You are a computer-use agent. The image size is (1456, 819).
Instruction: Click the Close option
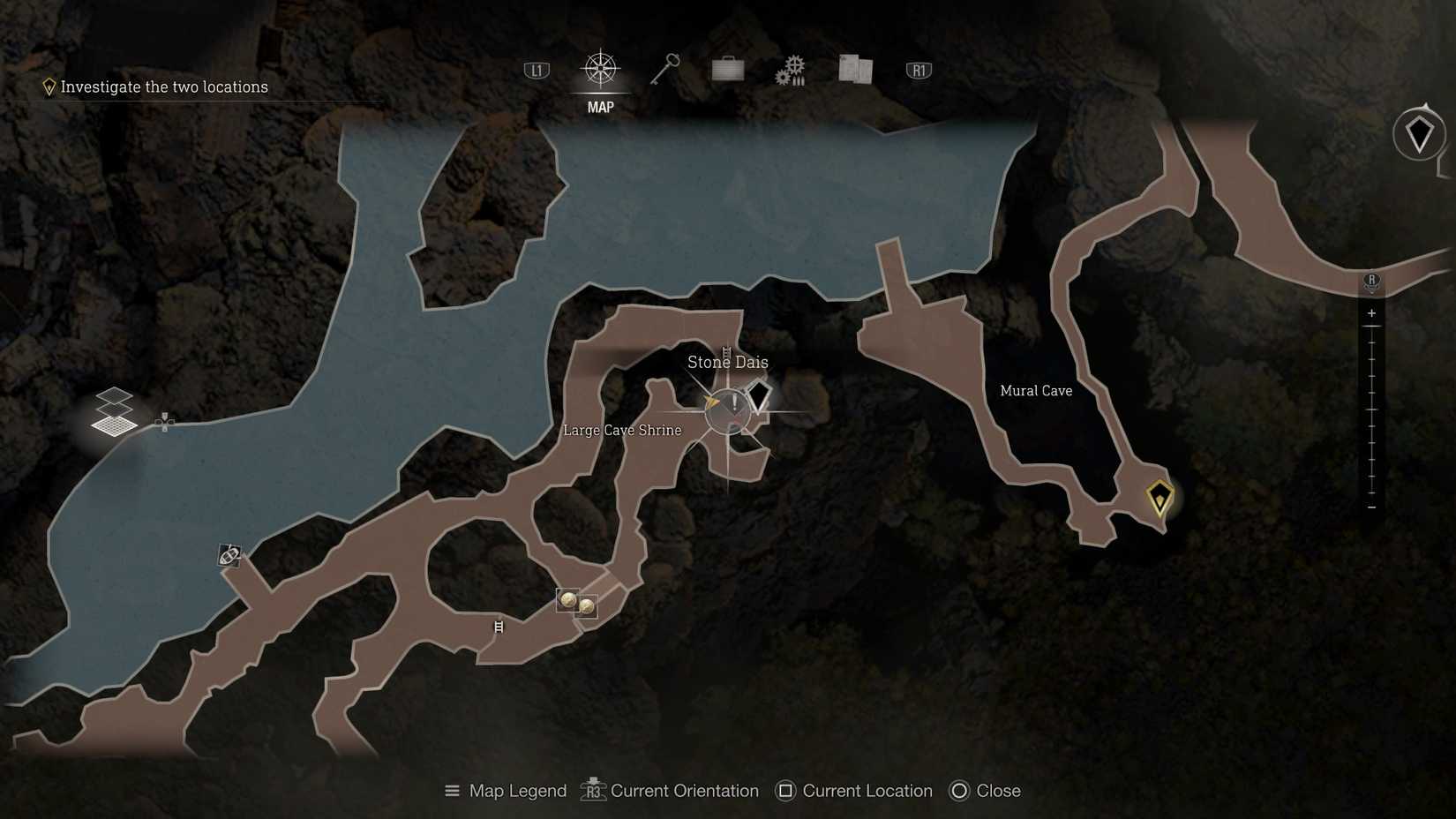(x=985, y=791)
